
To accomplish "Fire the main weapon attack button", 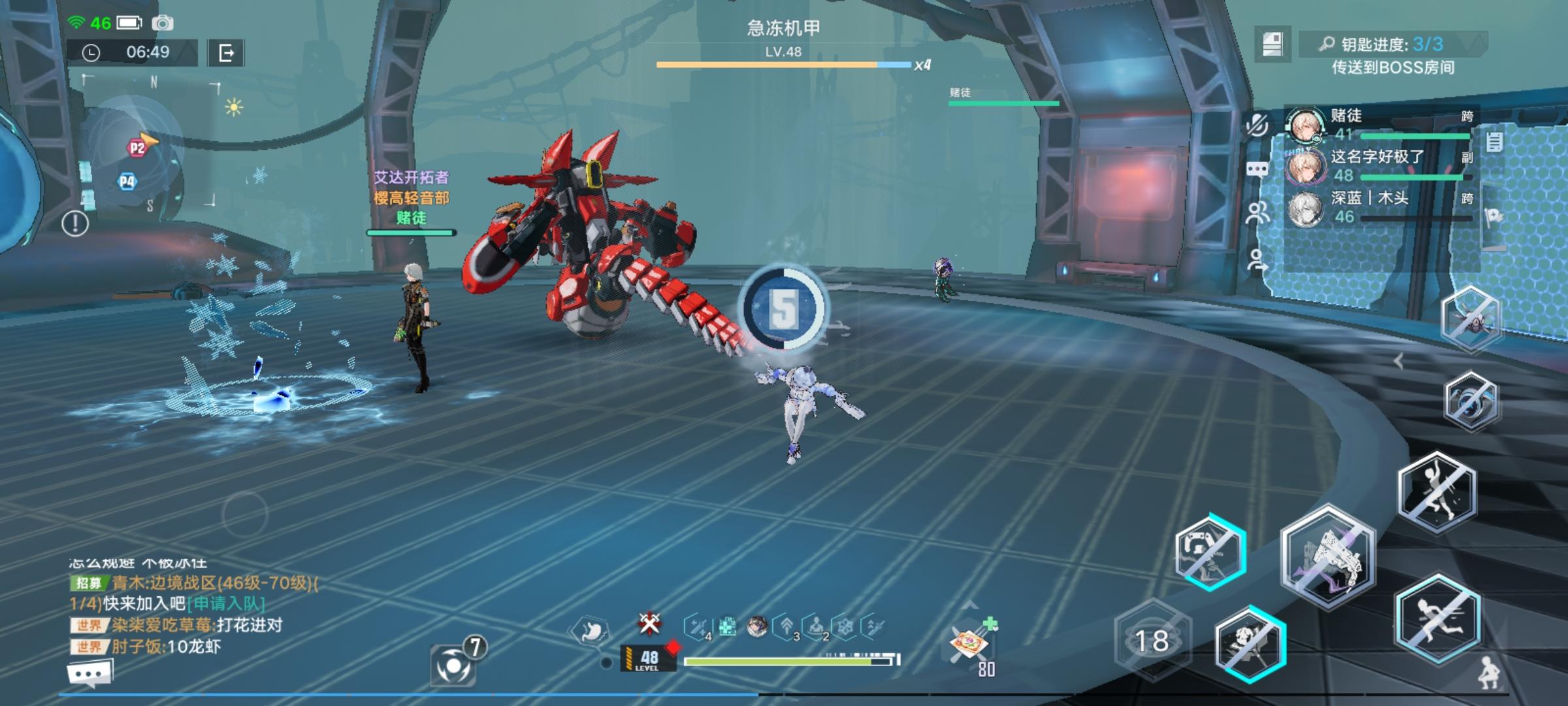I will pyautogui.click(x=1328, y=557).
